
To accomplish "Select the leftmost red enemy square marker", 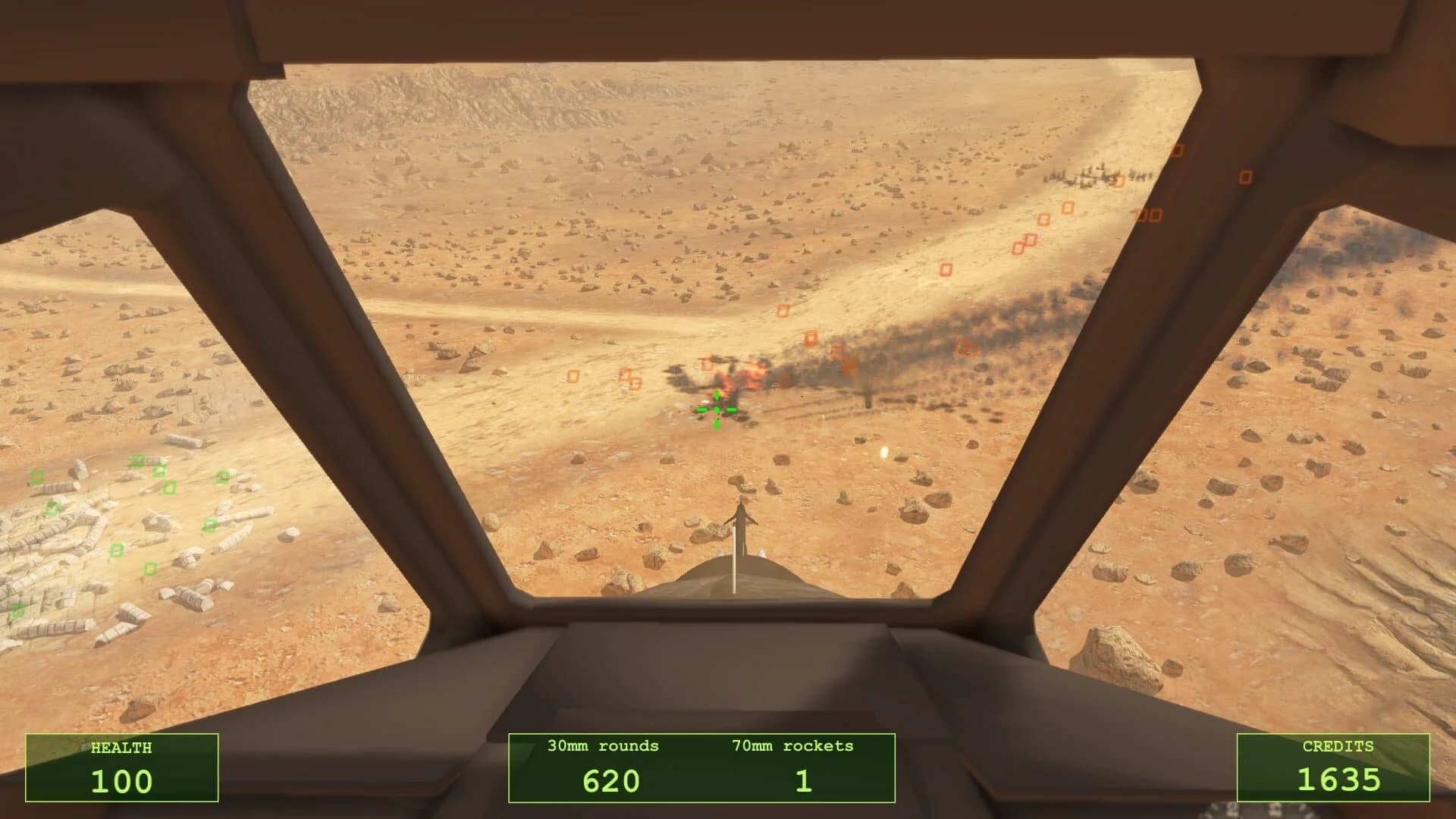I will [573, 378].
